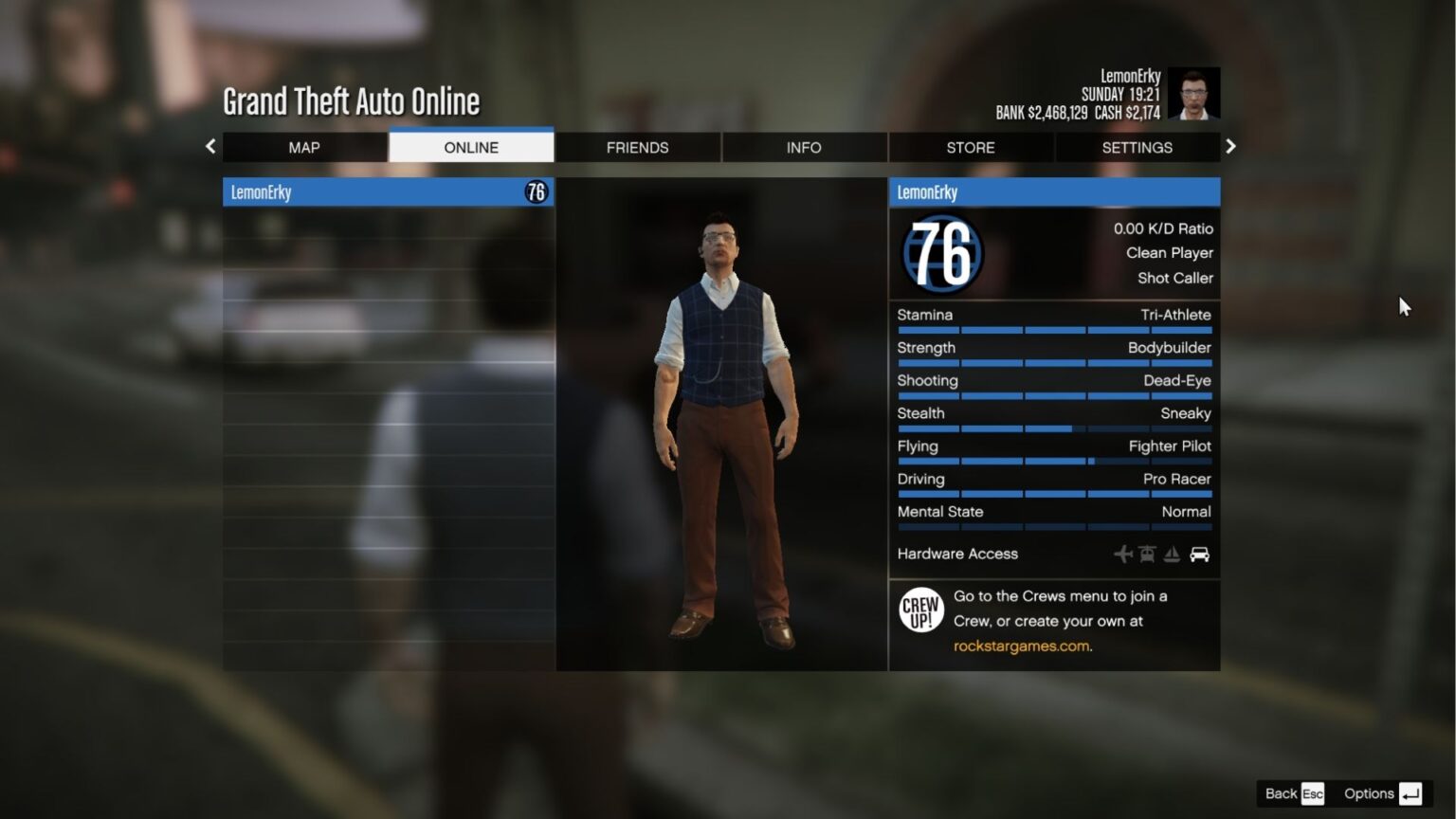
Task: Open the STORE tab
Action: tap(970, 147)
